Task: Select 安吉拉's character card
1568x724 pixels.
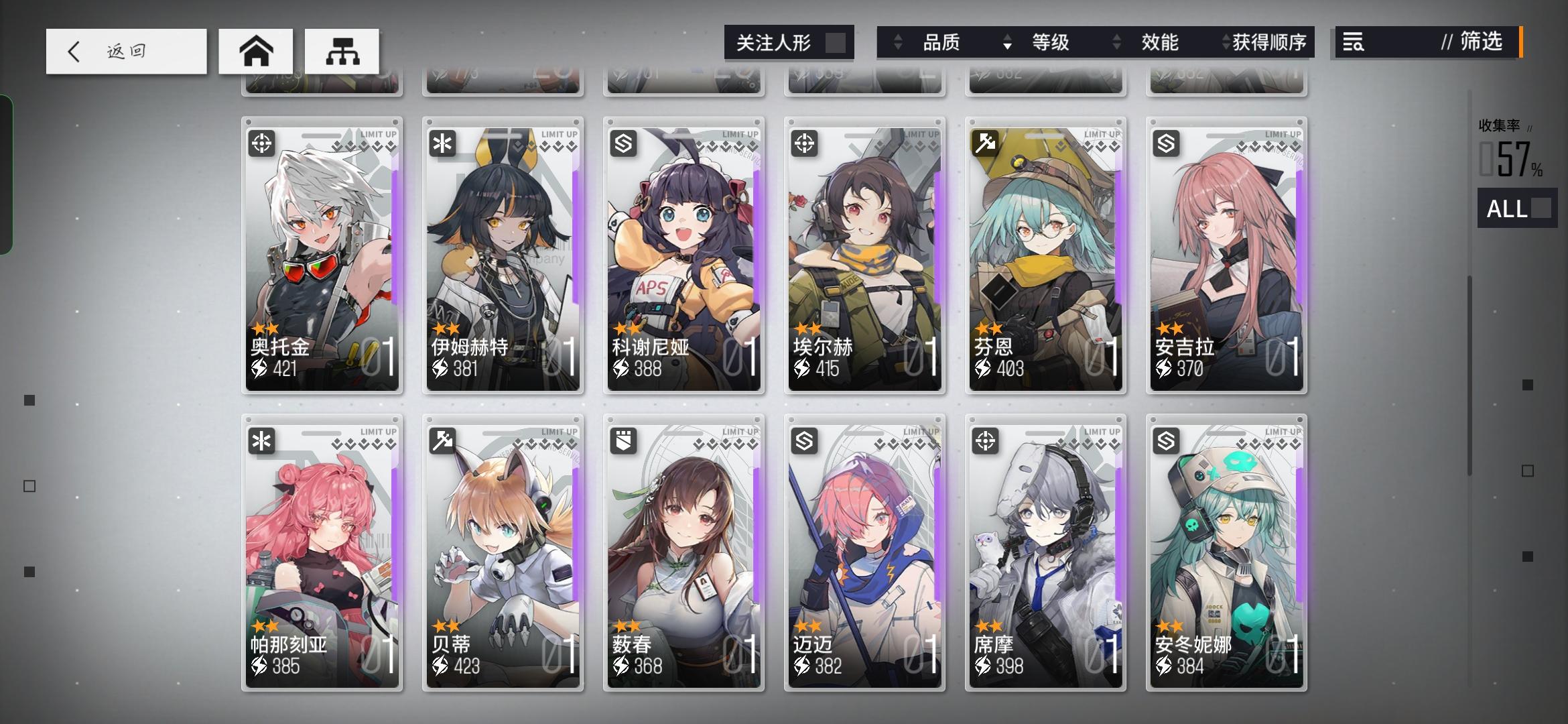Action: click(x=1226, y=255)
